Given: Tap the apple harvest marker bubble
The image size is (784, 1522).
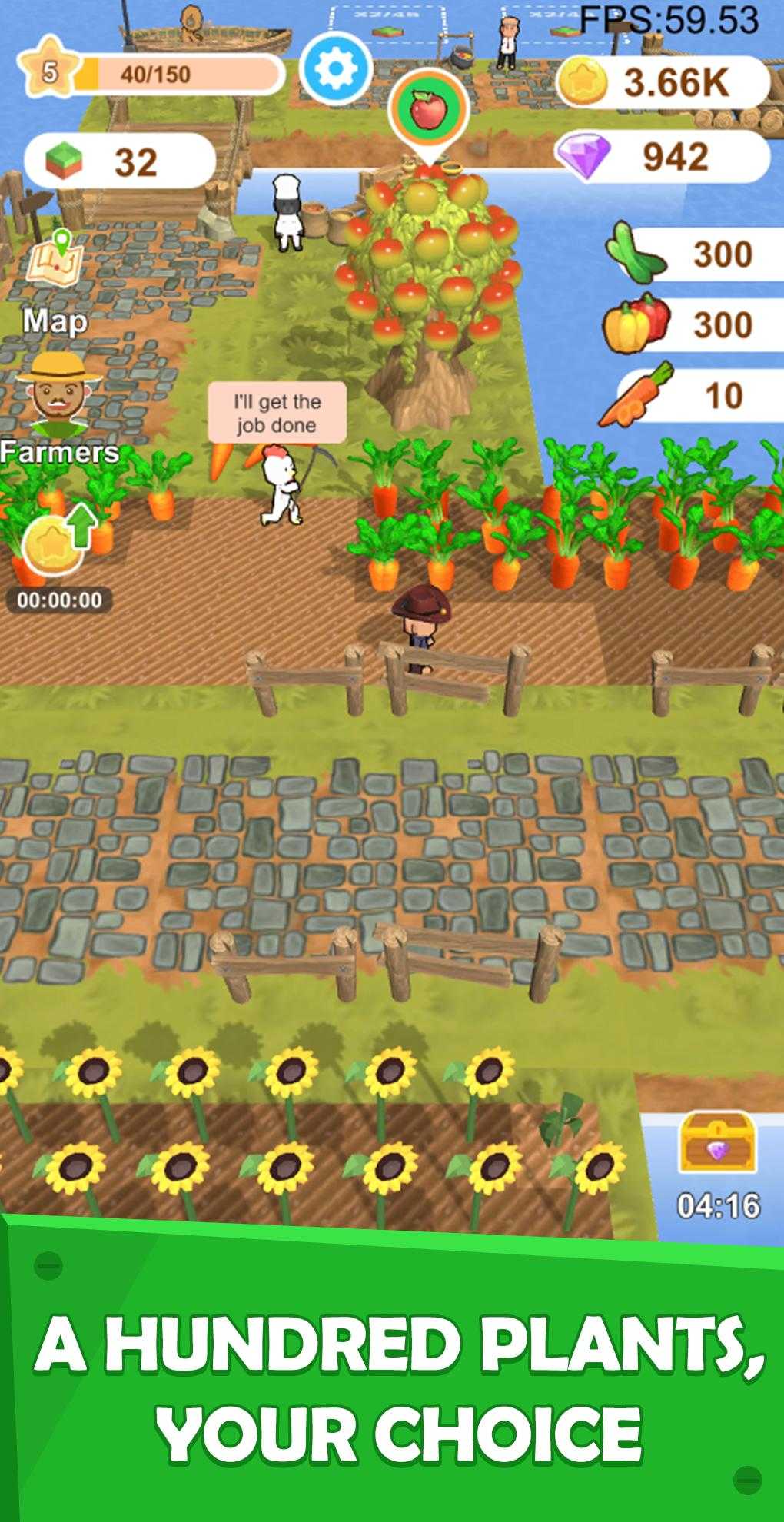Looking at the screenshot, I should point(428,111).
